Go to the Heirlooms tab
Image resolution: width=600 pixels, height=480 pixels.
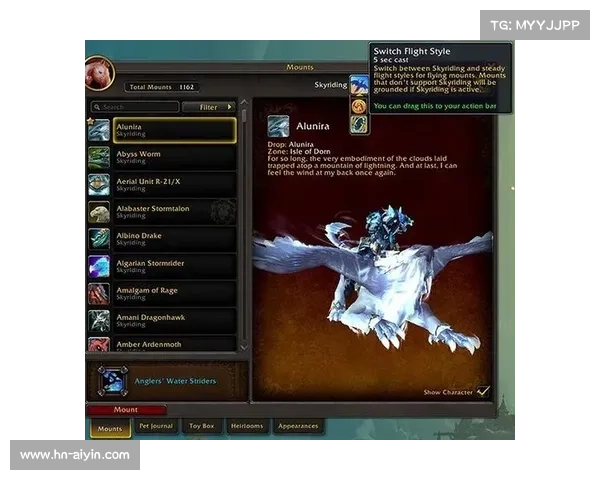click(x=247, y=427)
